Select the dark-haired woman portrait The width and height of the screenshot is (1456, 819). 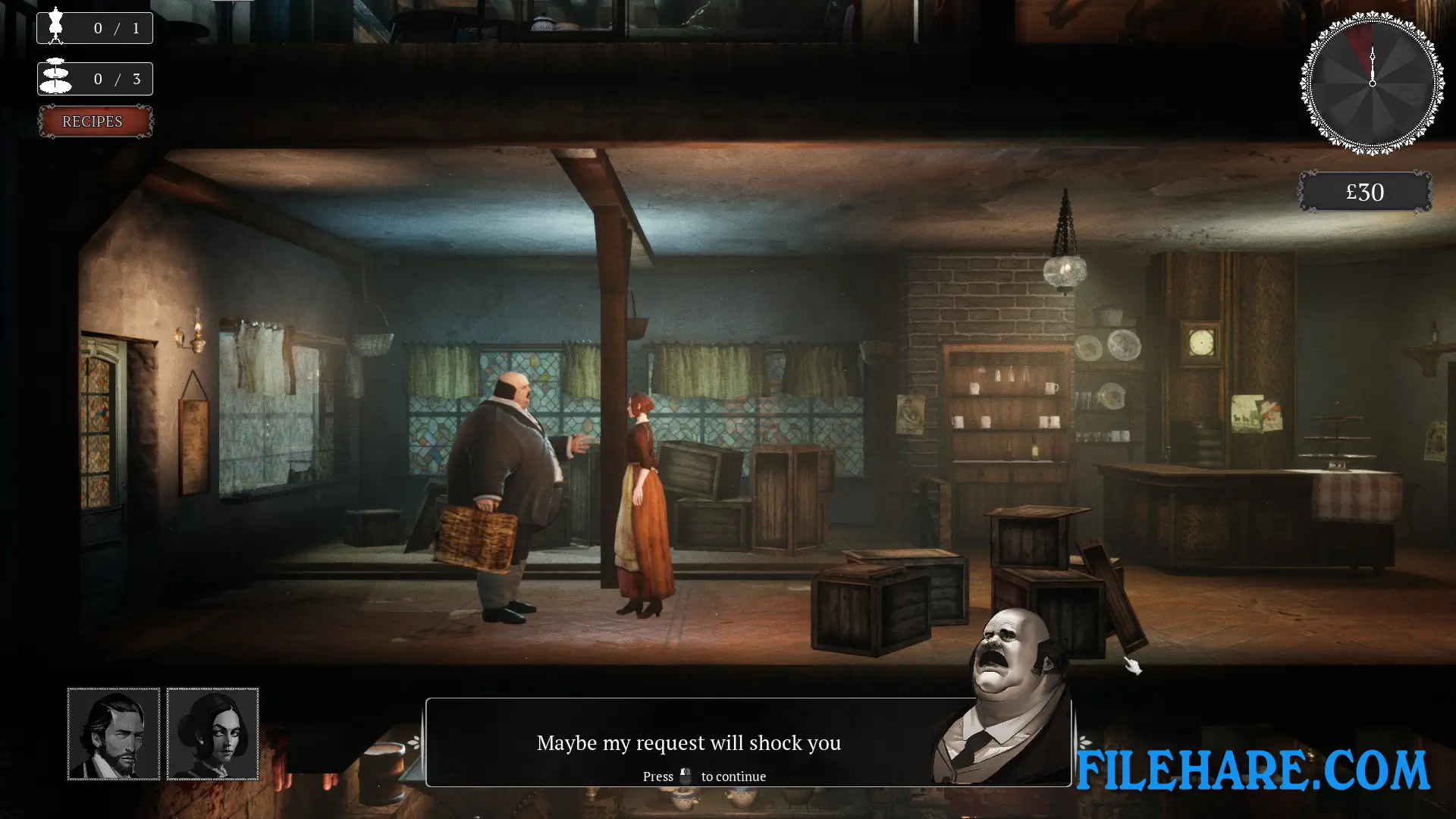(x=212, y=733)
